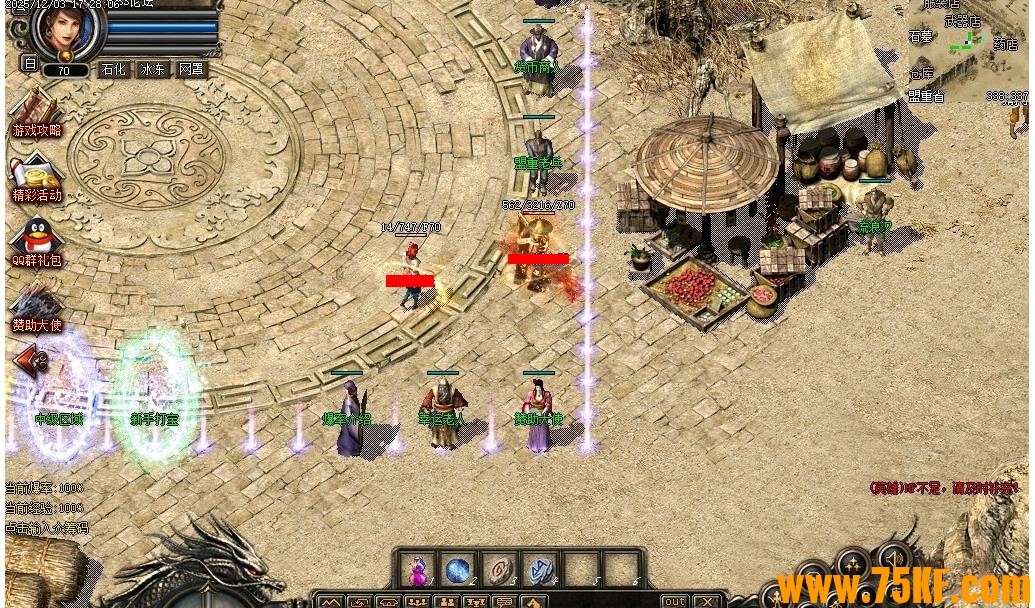The image size is (1035, 608).
Task: Open the 赞助大使 sponsor icon
Action: pos(36,307)
